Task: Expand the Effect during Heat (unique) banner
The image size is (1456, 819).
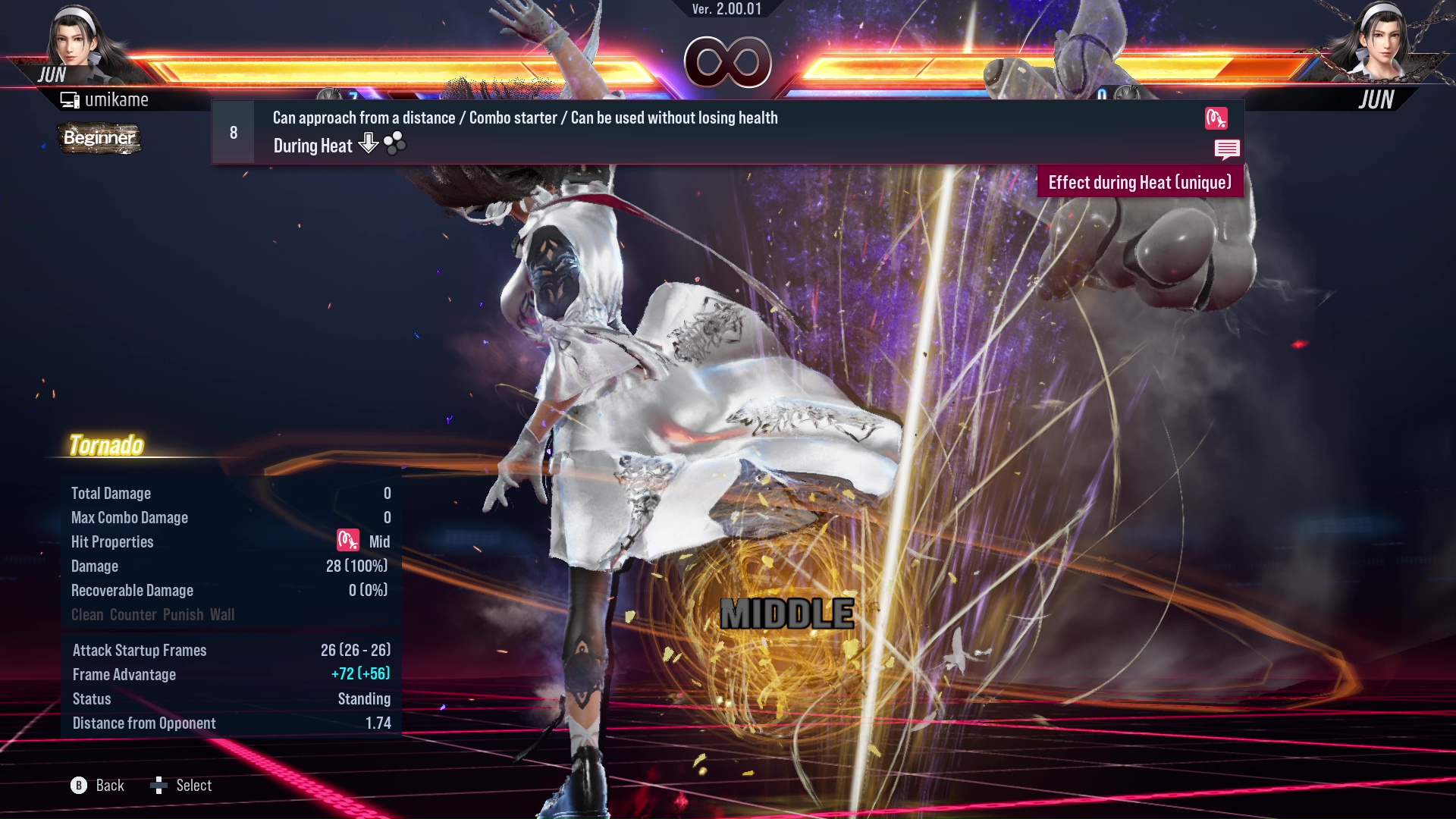Action: [x=1140, y=182]
